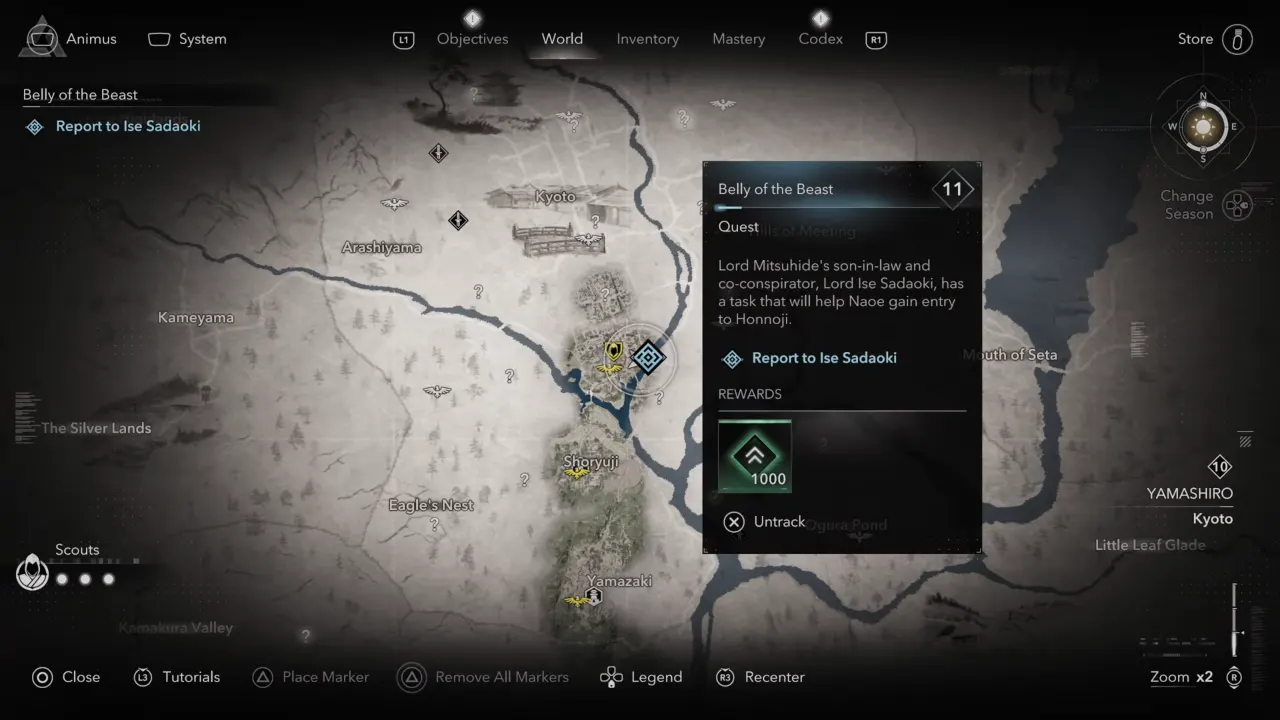Open the Codex tab
The image size is (1280, 720).
pyautogui.click(x=820, y=39)
